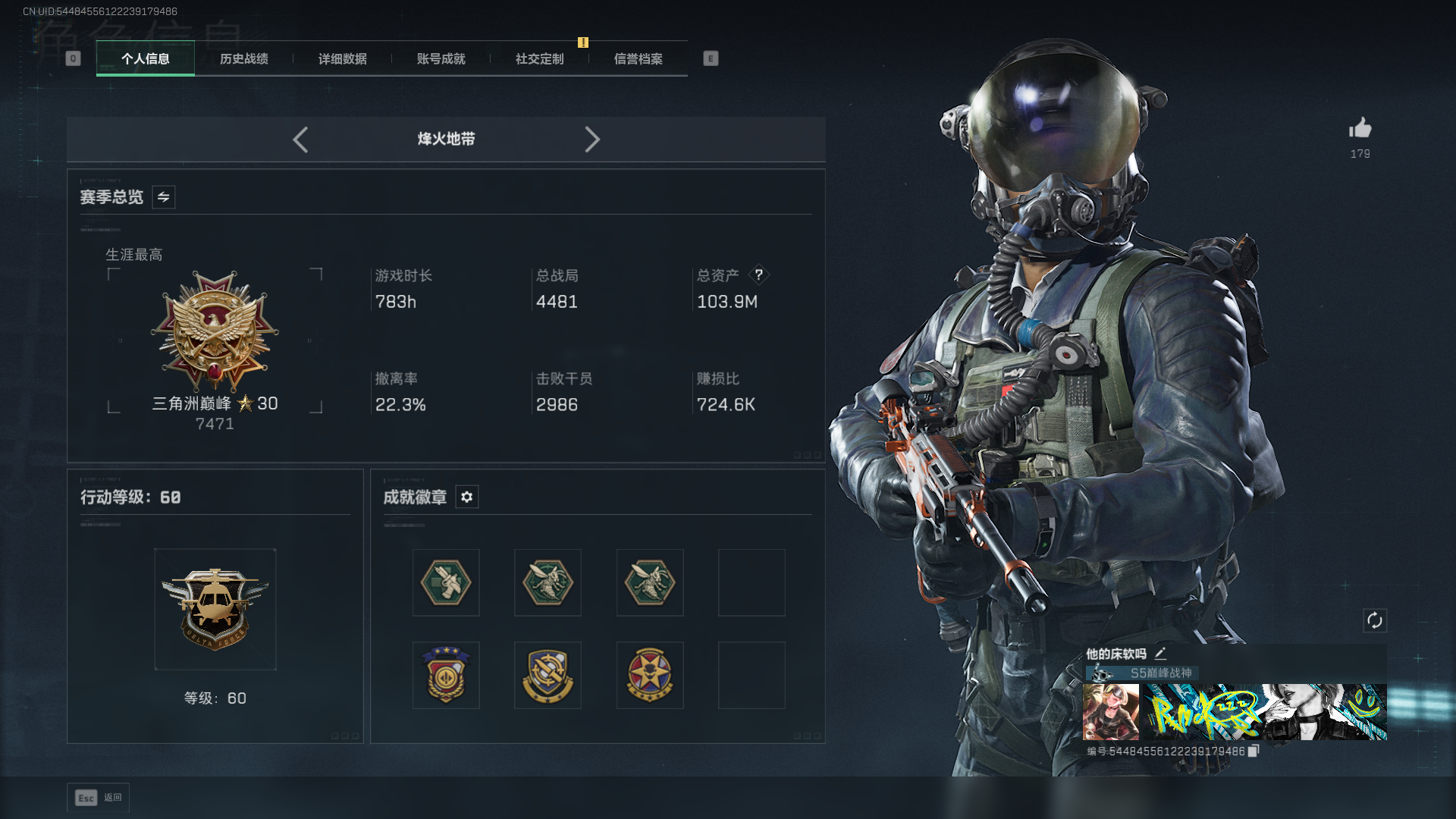Image resolution: width=1456 pixels, height=819 pixels.
Task: Click the right arrow beside 烽火地带
Action: tap(592, 140)
